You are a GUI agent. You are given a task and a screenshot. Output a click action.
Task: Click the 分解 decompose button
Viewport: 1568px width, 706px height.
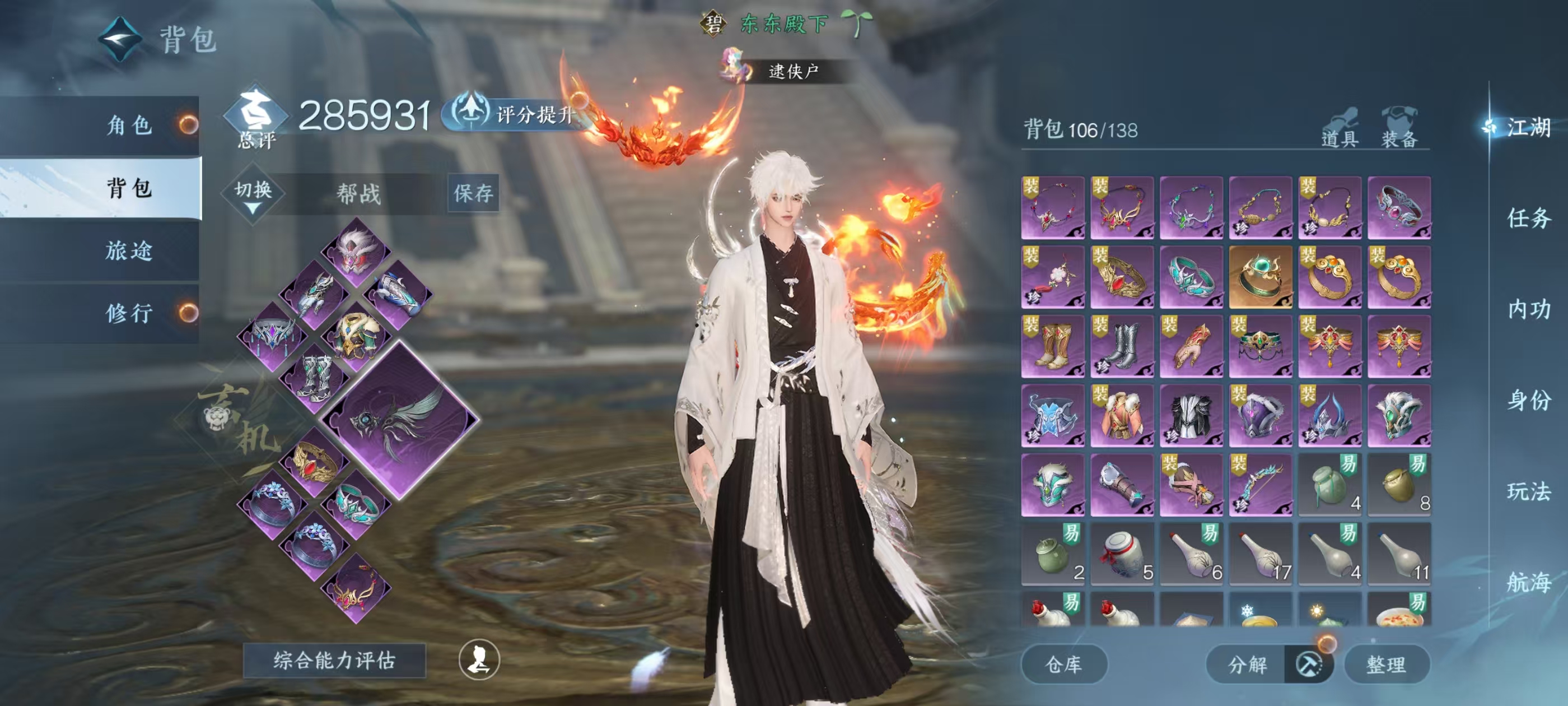point(1247,664)
